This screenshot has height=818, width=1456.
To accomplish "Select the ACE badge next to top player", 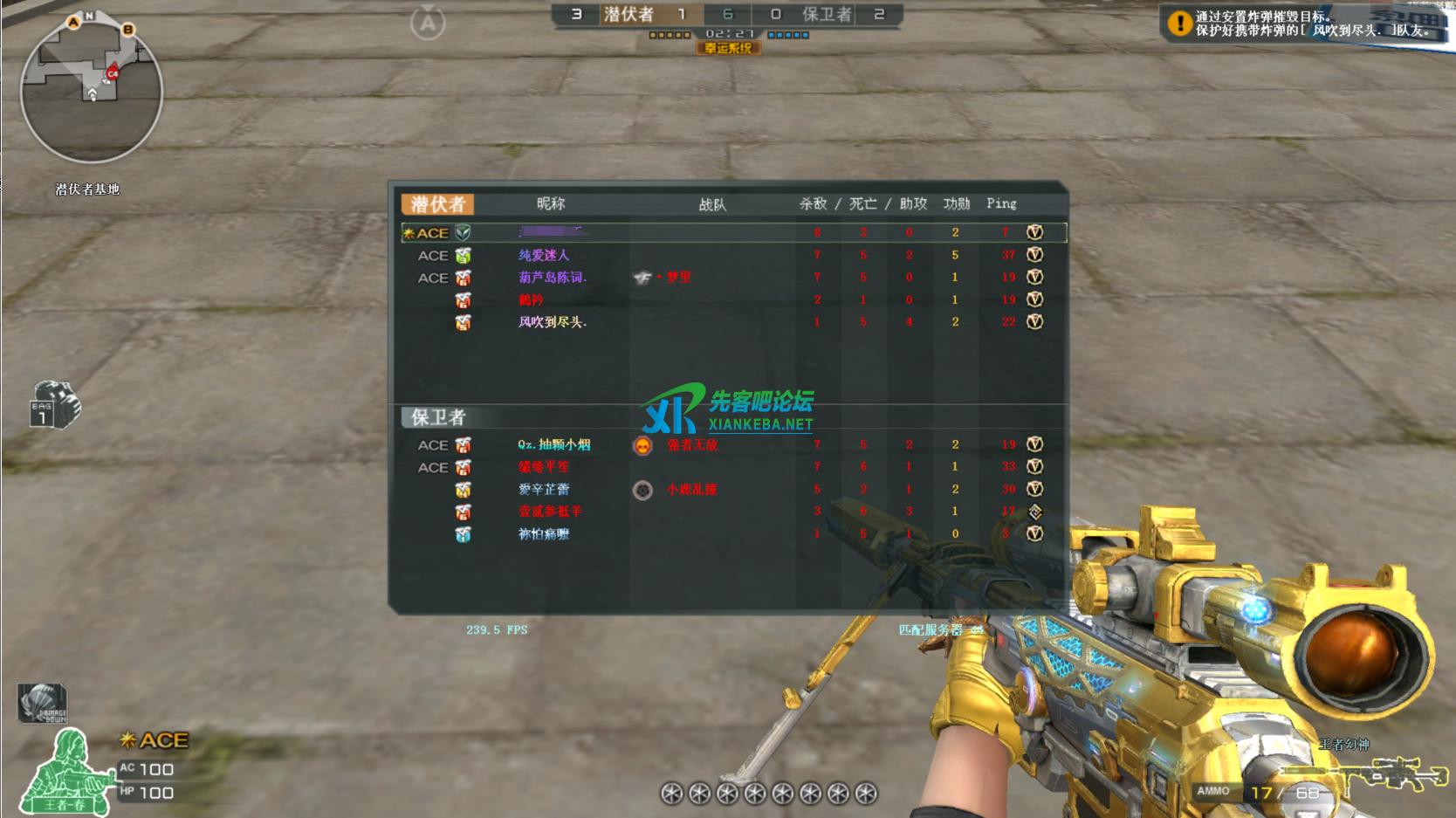I will [431, 232].
